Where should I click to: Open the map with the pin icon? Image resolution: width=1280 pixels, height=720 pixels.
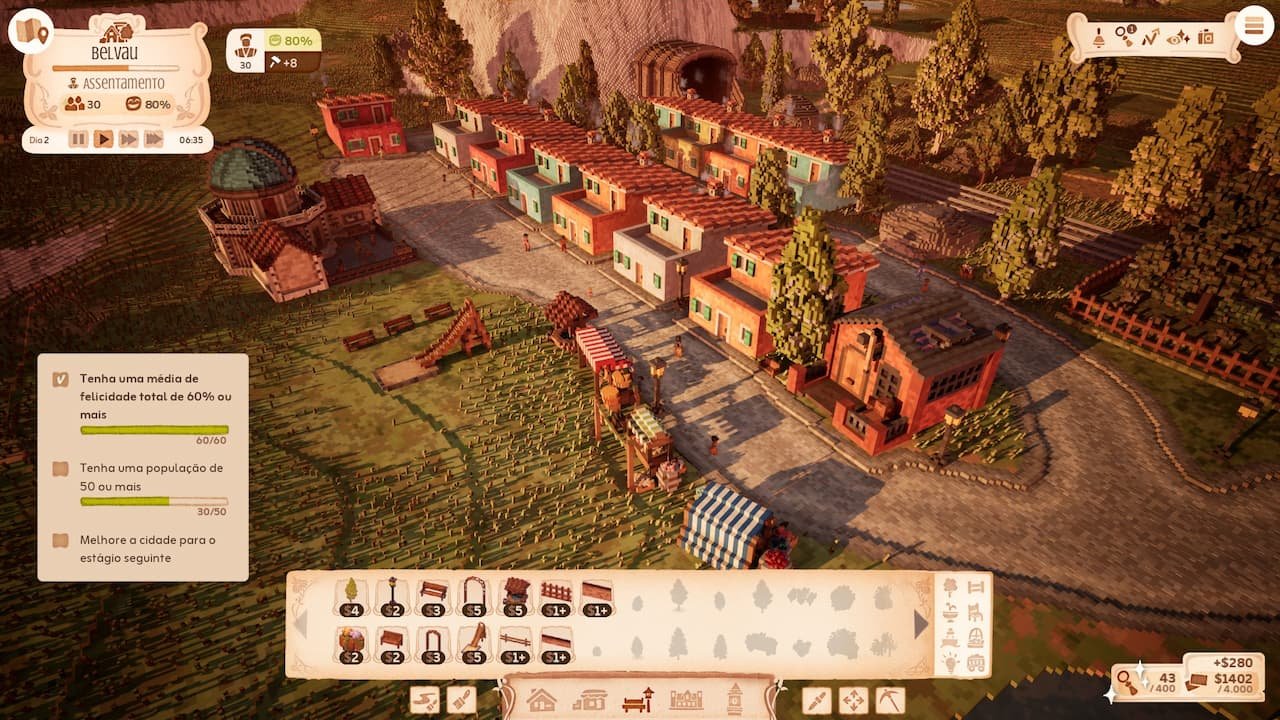[x=31, y=31]
